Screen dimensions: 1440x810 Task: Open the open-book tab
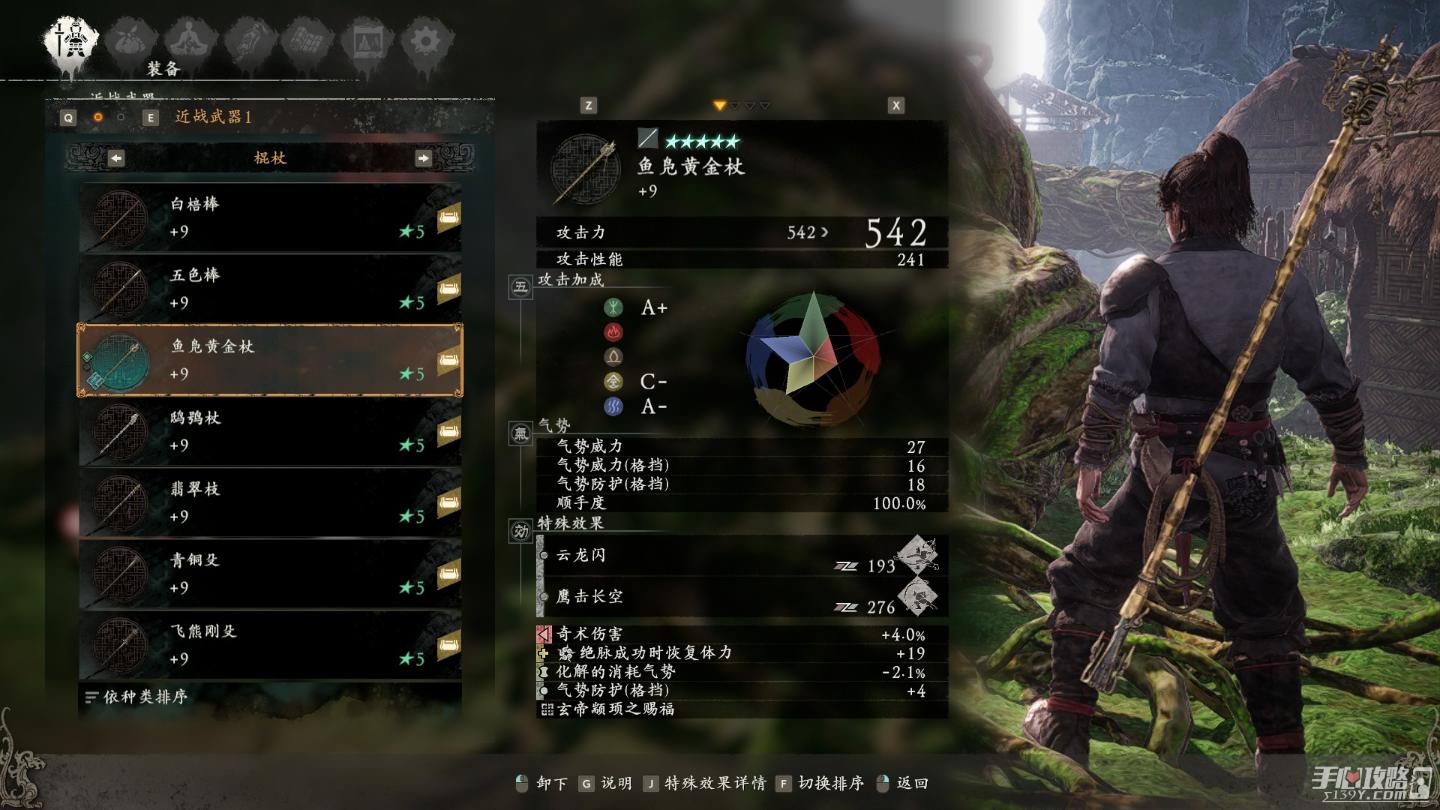pos(308,41)
